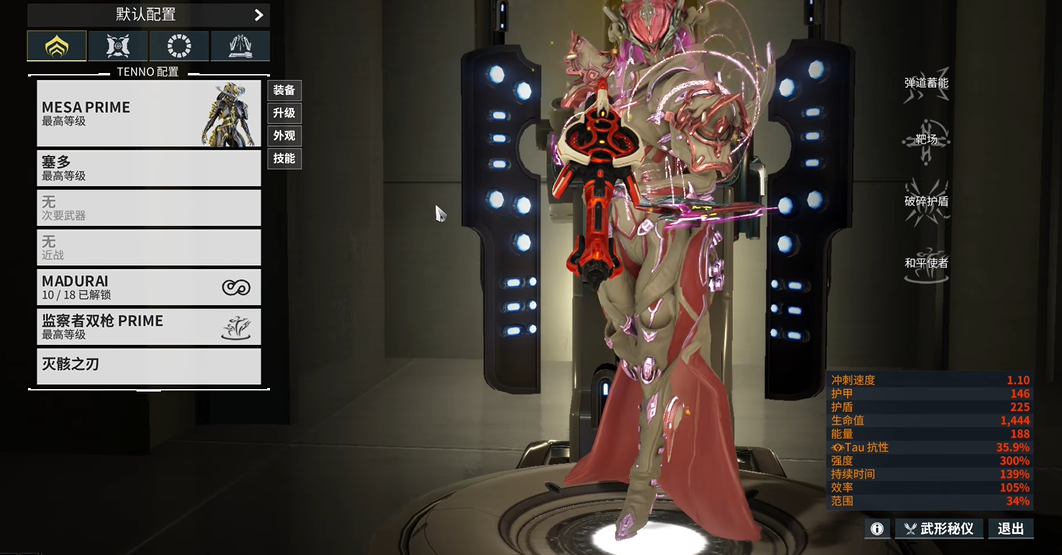Click the 装备 equip button
This screenshot has height=555, width=1062.
click(x=284, y=90)
